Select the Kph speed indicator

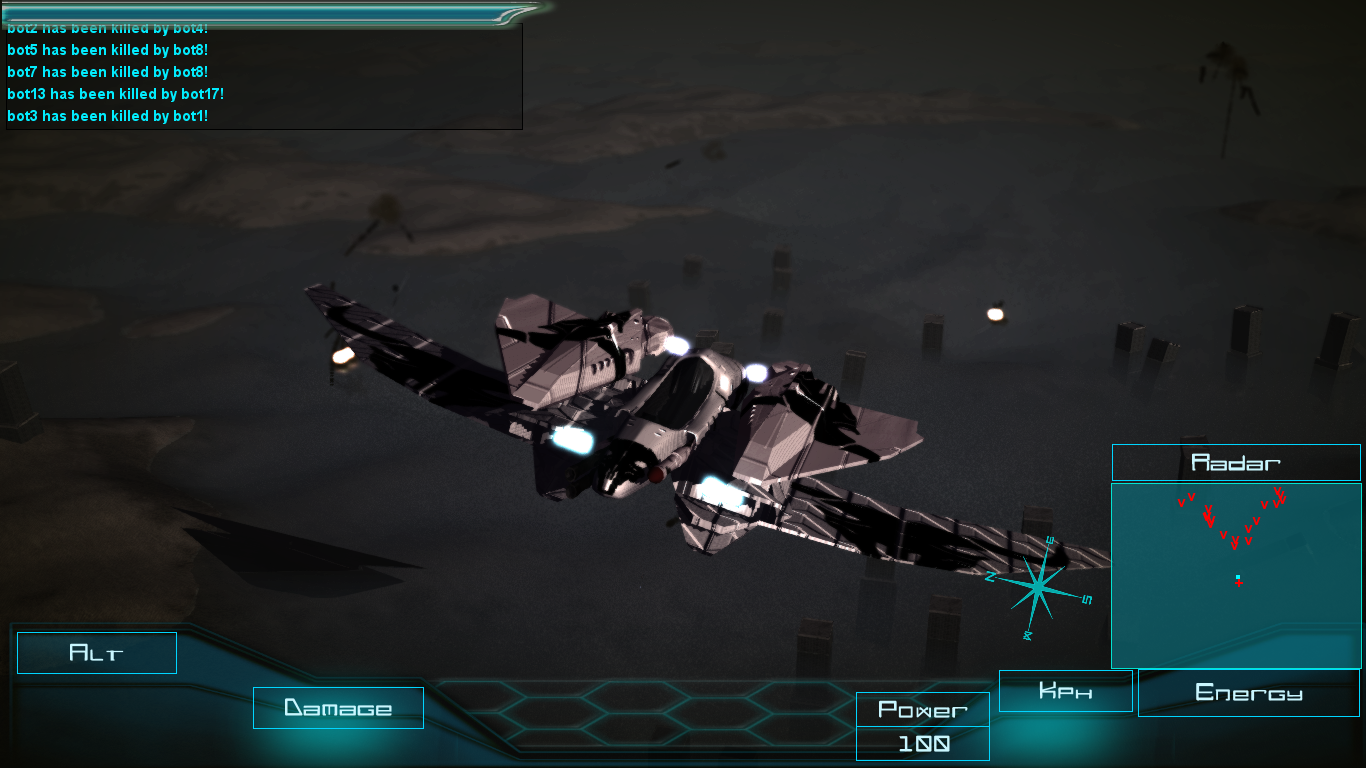[1065, 690]
